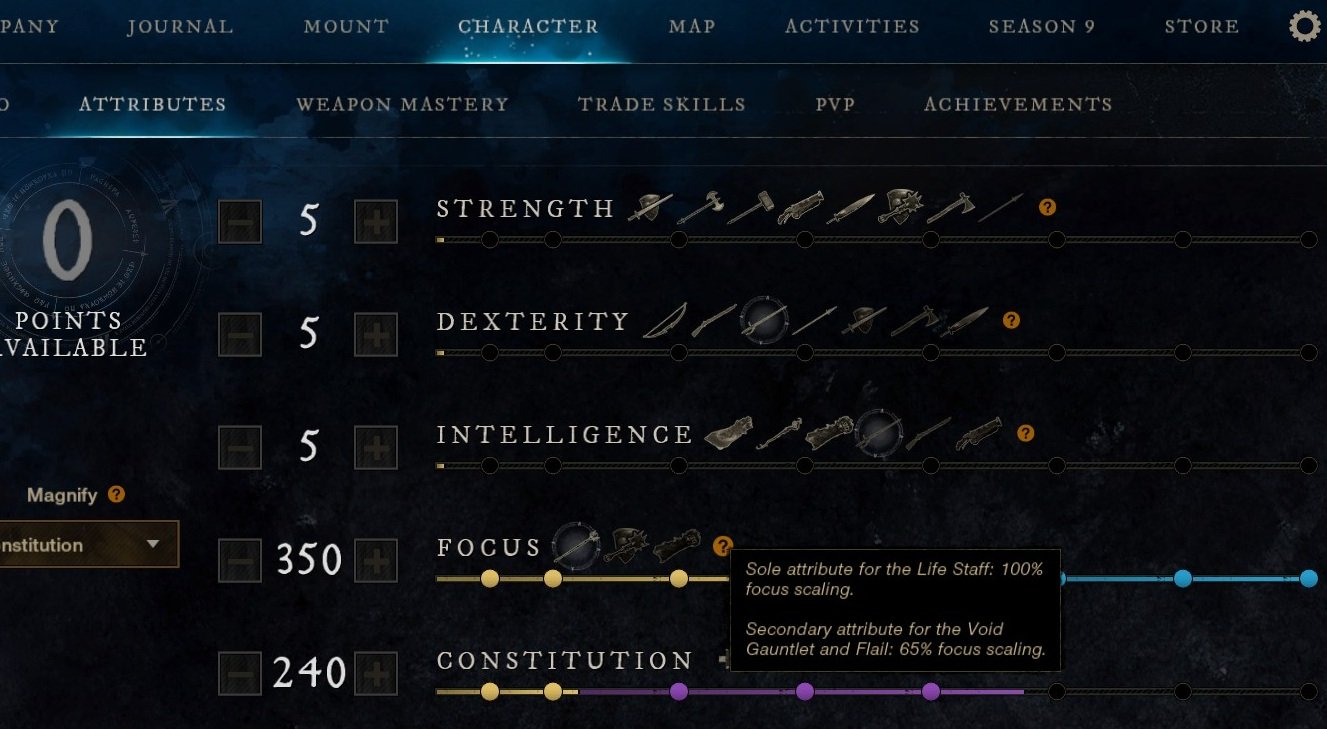
Task: Open the Journal menu
Action: 180,27
